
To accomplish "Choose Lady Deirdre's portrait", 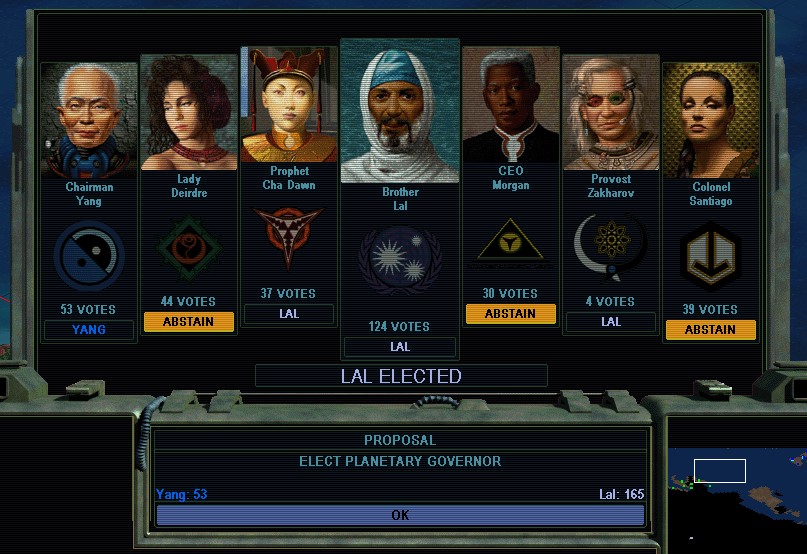I will coord(189,112).
